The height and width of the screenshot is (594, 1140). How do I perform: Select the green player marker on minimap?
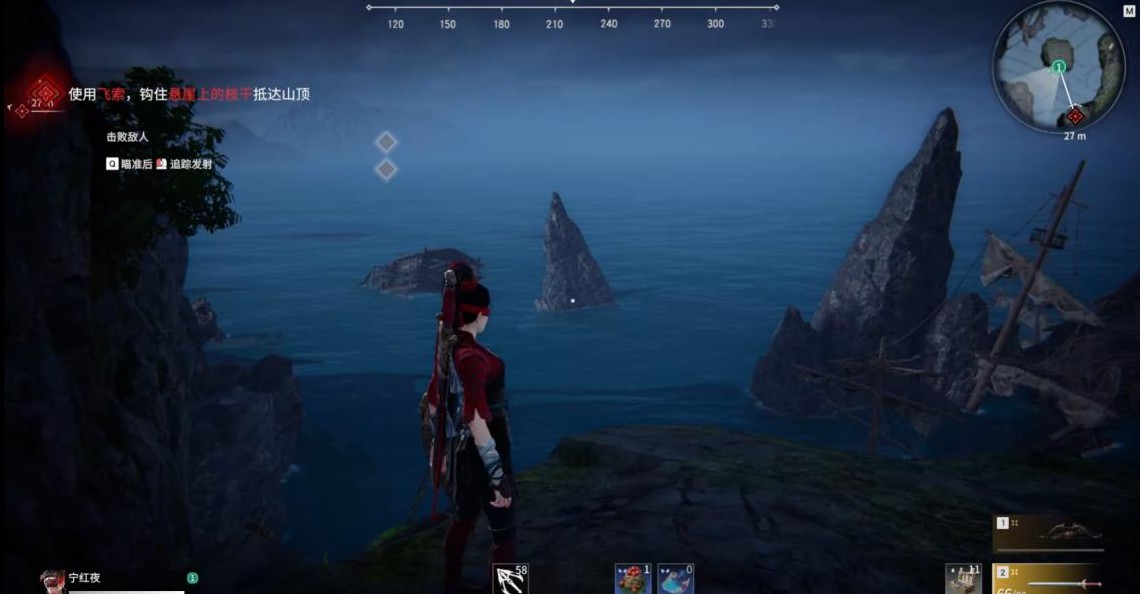(1058, 67)
